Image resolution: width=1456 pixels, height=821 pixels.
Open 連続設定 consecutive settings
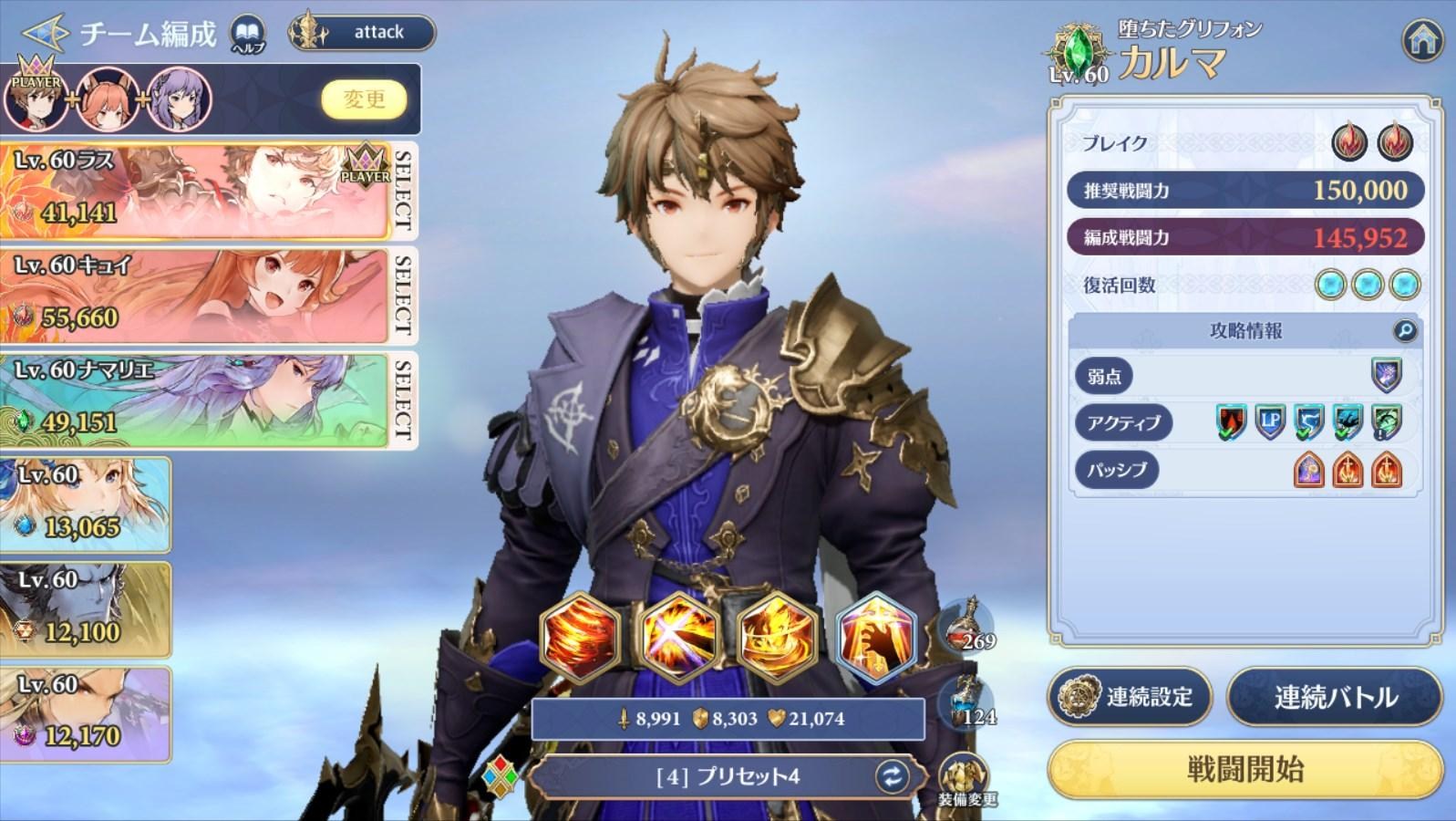click(x=1130, y=698)
